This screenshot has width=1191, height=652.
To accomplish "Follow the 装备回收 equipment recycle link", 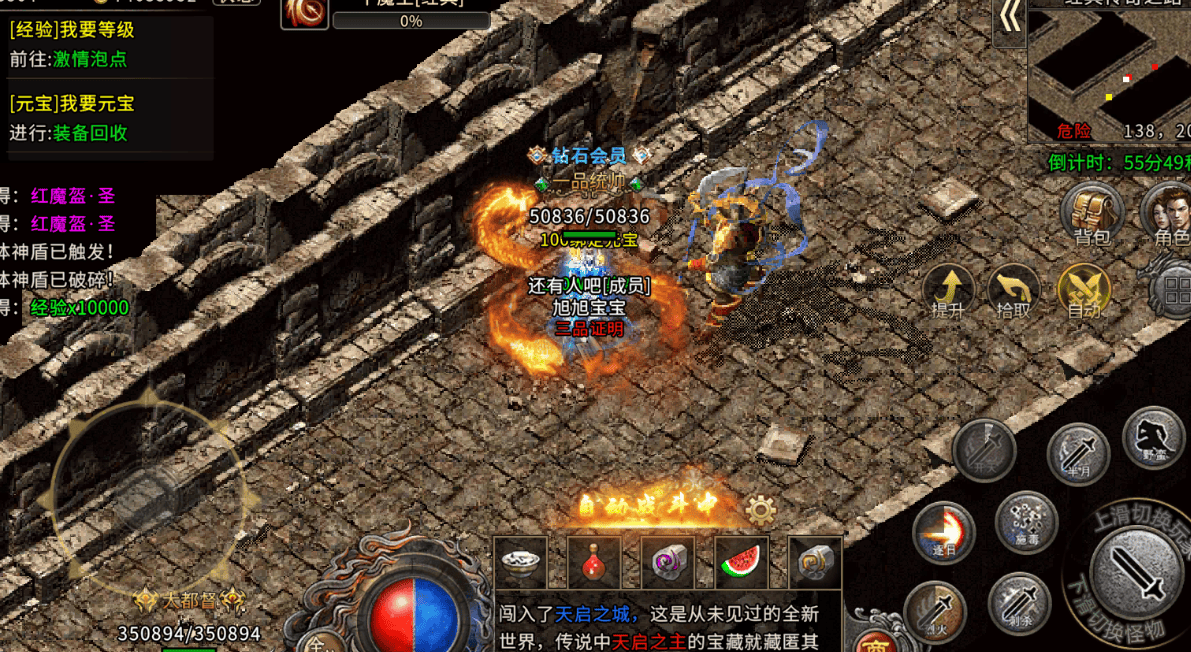I will tap(89, 133).
